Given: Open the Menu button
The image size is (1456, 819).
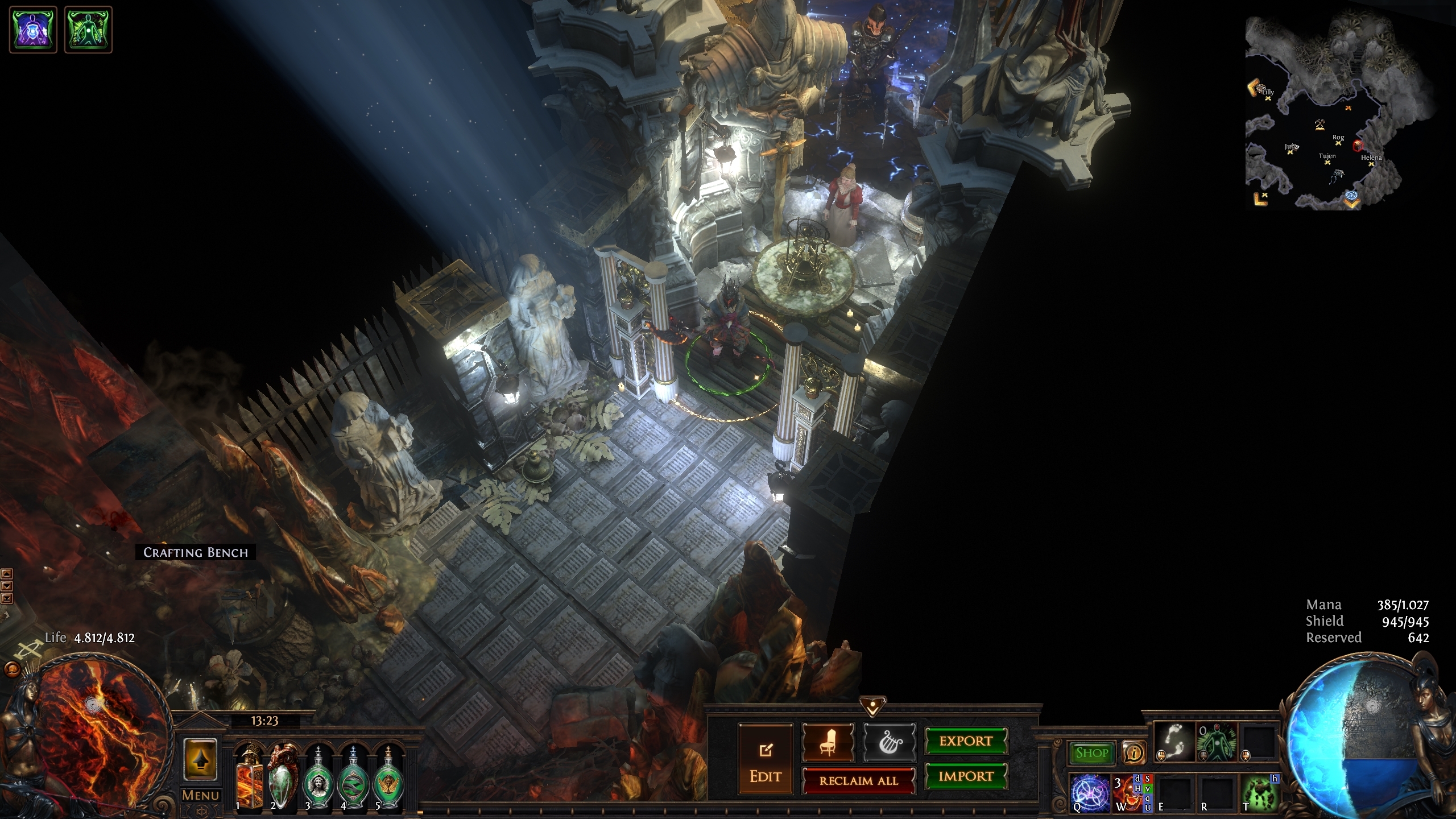Looking at the screenshot, I should (x=200, y=795).
